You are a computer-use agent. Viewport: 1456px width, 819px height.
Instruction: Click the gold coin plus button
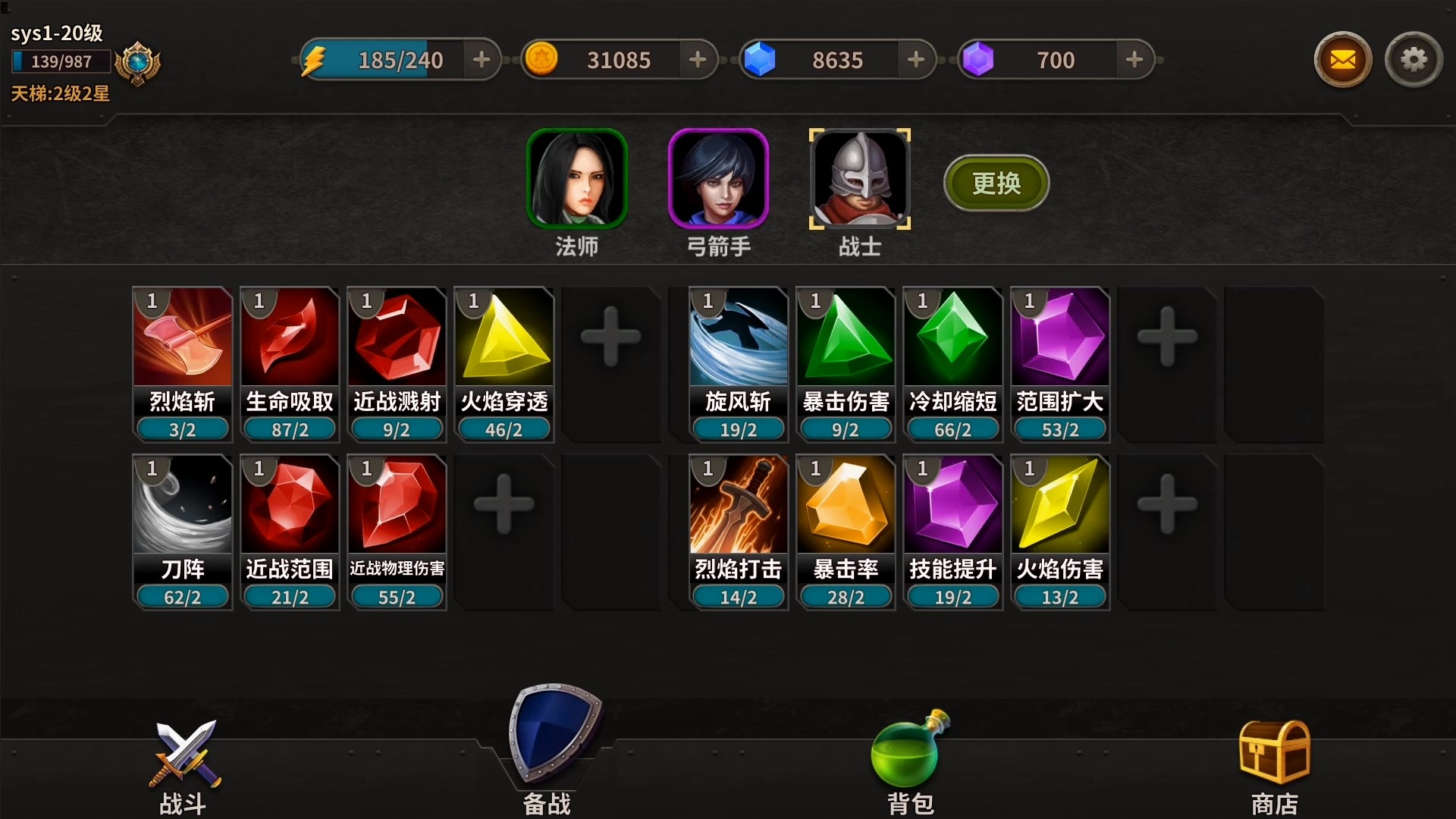coord(699,60)
